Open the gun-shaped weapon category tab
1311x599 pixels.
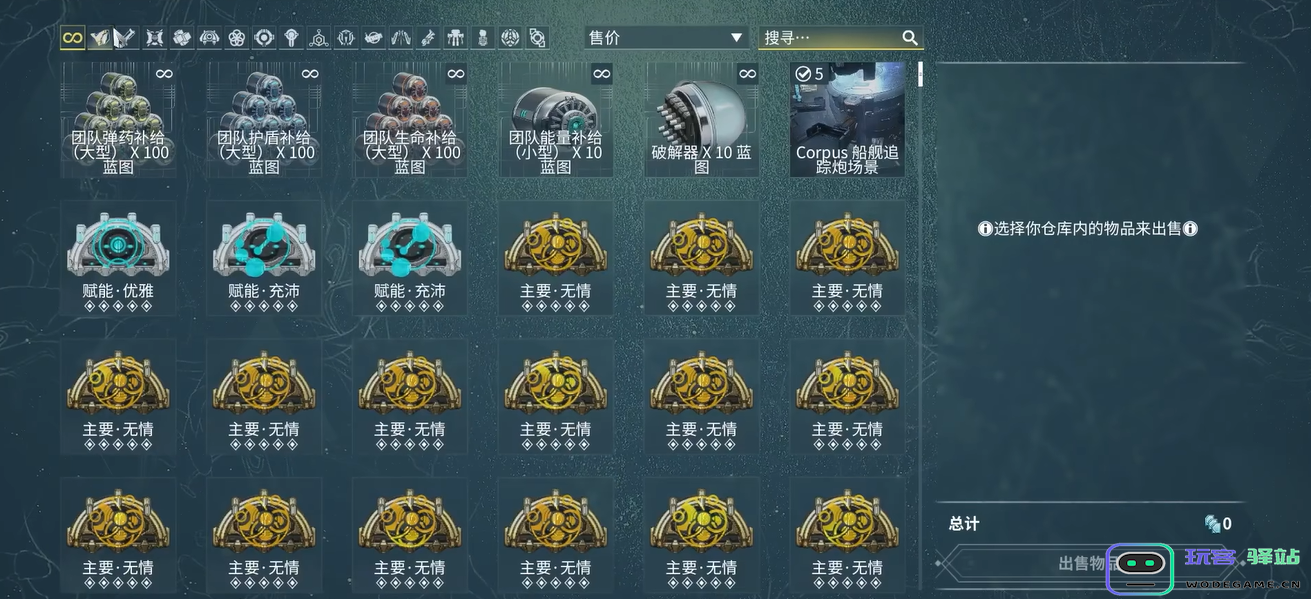(428, 38)
